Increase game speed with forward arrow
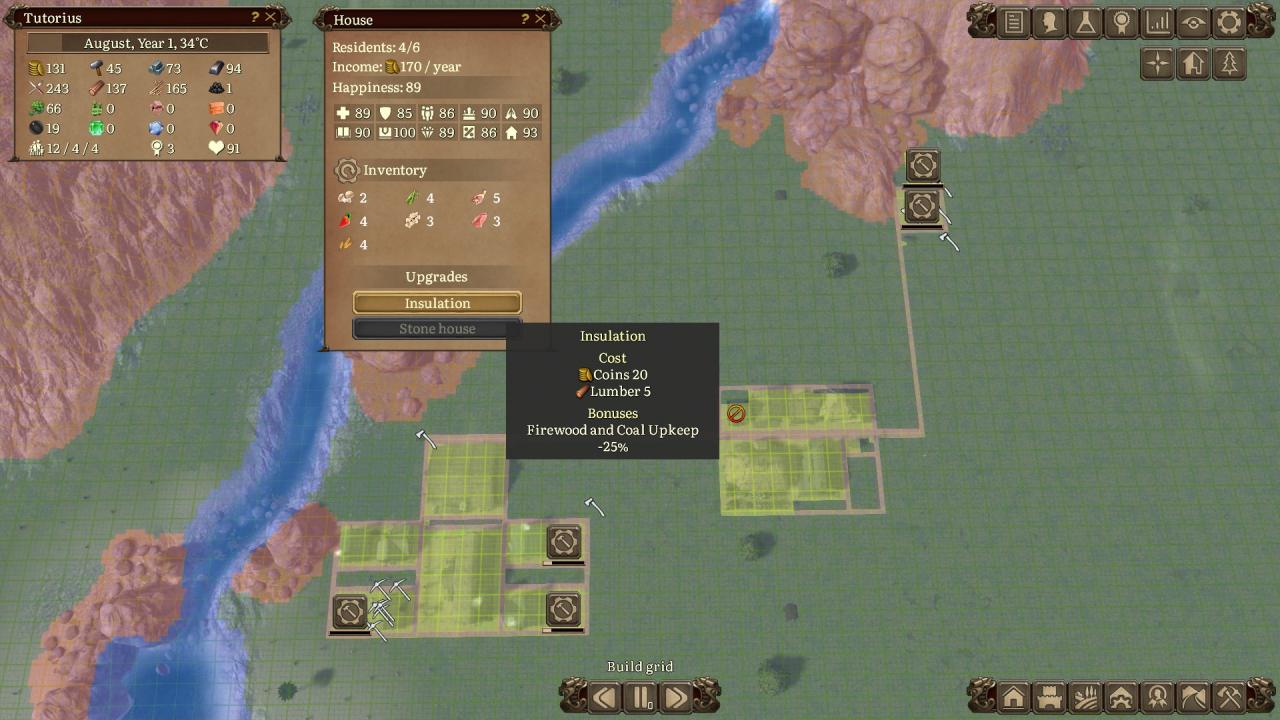The height and width of the screenshot is (720, 1280). point(676,696)
